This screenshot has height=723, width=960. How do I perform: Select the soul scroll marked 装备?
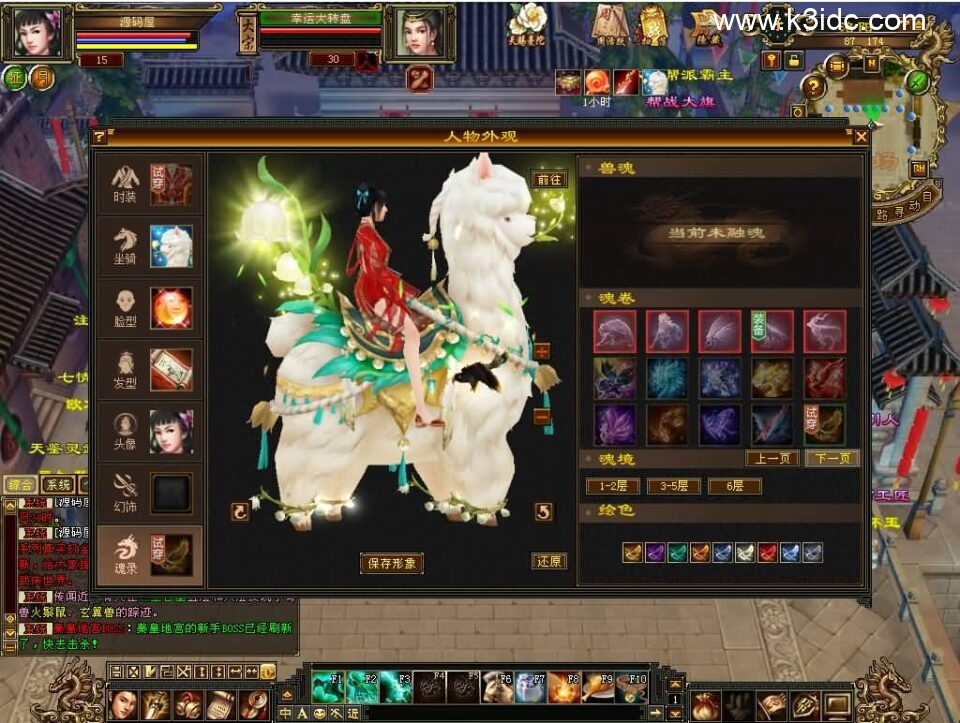click(772, 331)
